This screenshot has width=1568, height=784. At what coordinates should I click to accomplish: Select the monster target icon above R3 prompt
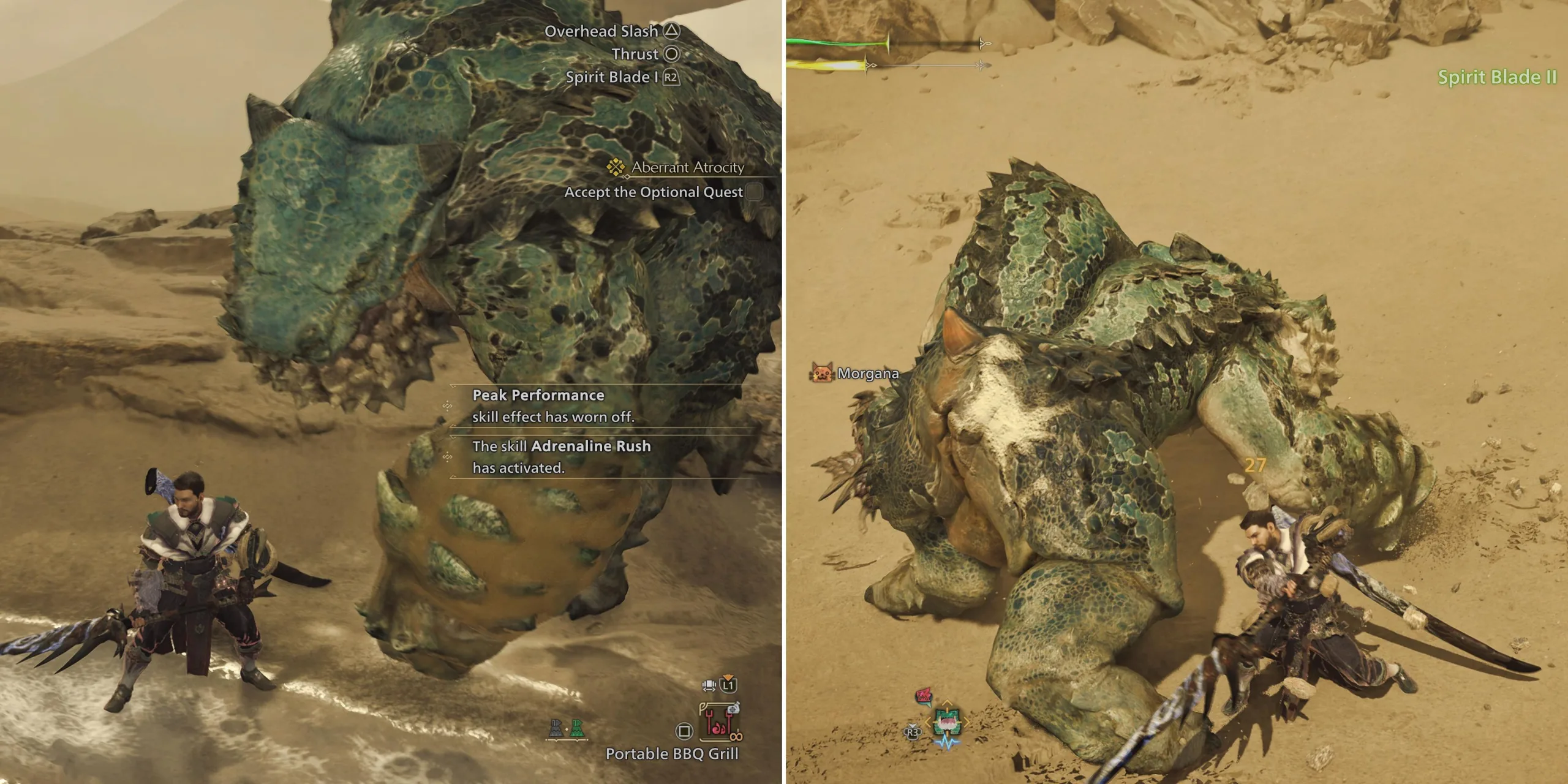pyautogui.click(x=947, y=722)
